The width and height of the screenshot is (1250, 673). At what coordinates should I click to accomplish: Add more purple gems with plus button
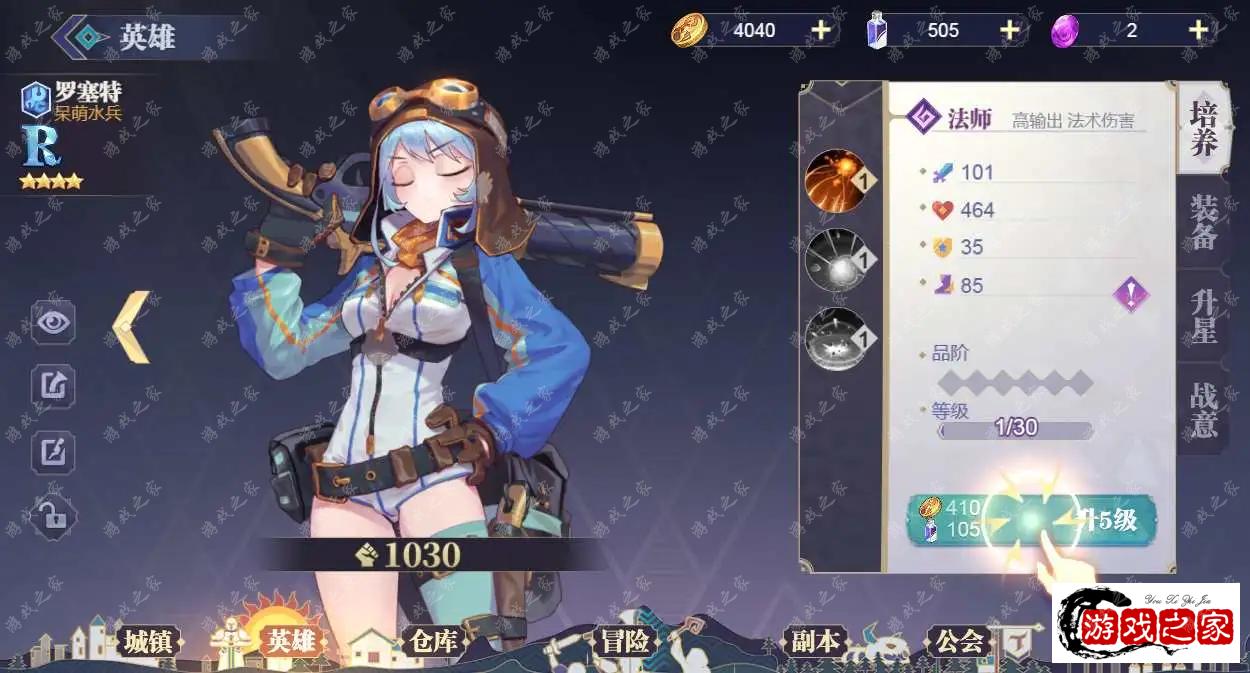1198,30
